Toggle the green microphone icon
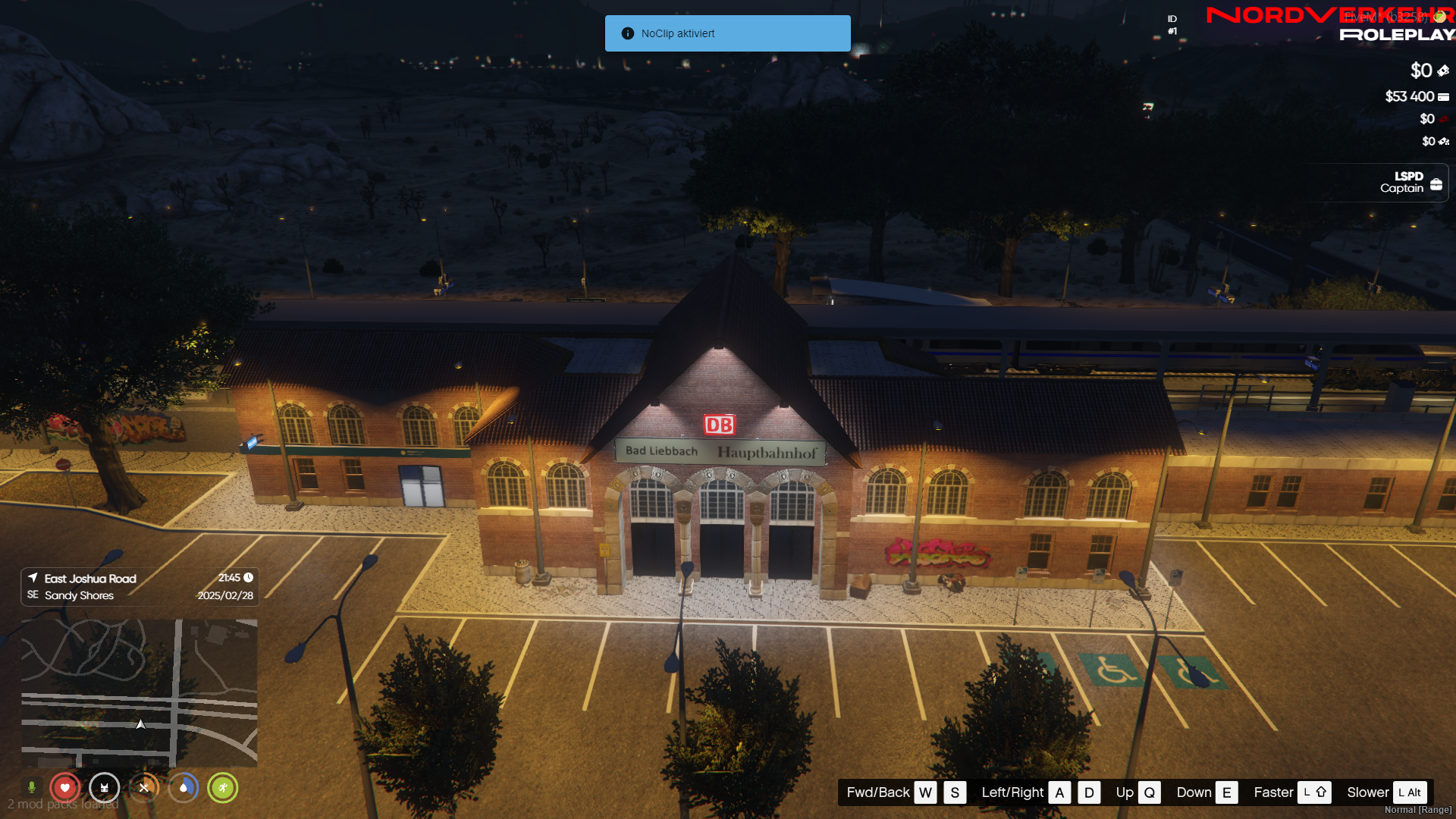1456x819 pixels. tap(32, 787)
